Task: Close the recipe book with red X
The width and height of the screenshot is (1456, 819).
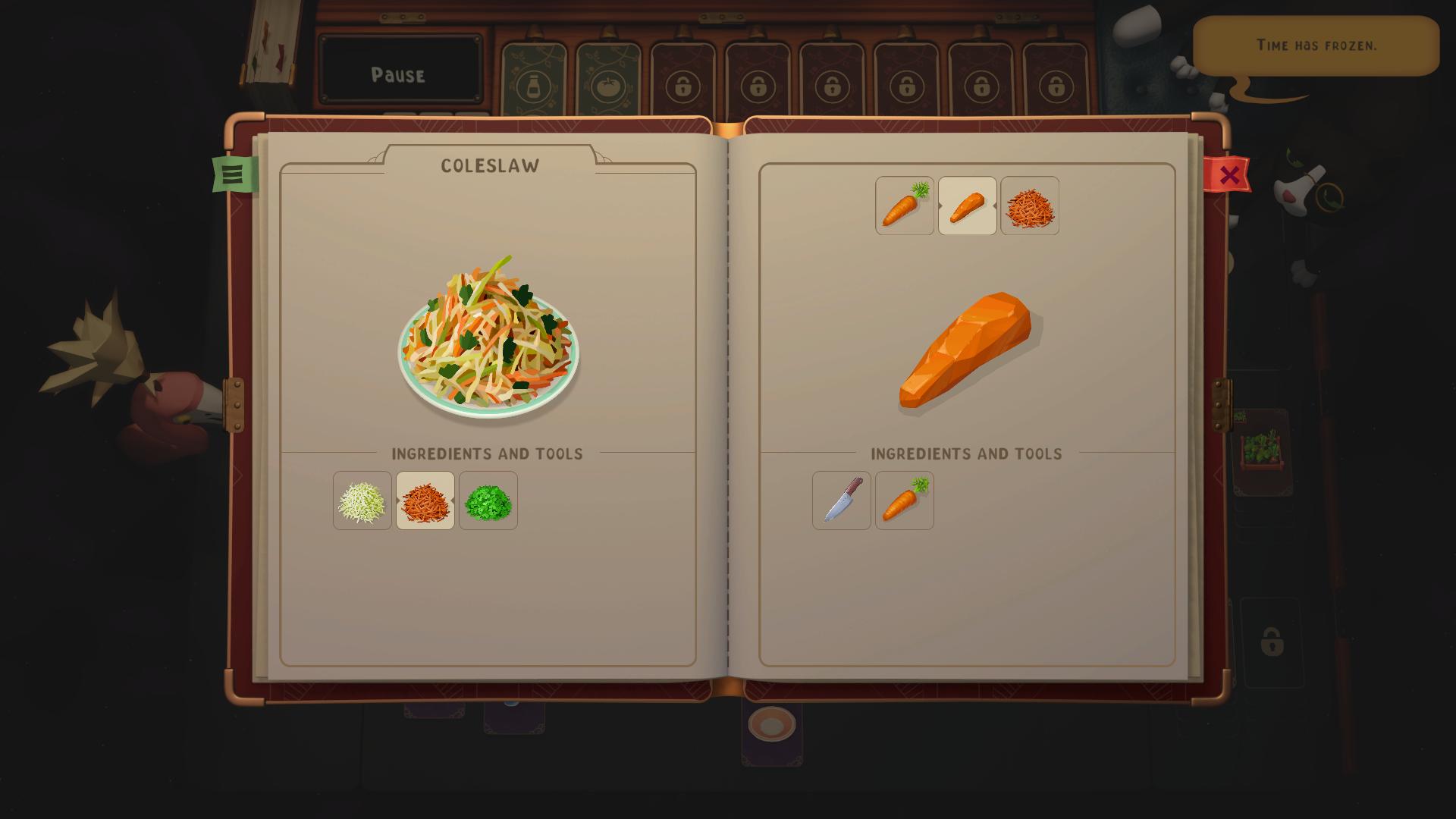Action: (1228, 175)
